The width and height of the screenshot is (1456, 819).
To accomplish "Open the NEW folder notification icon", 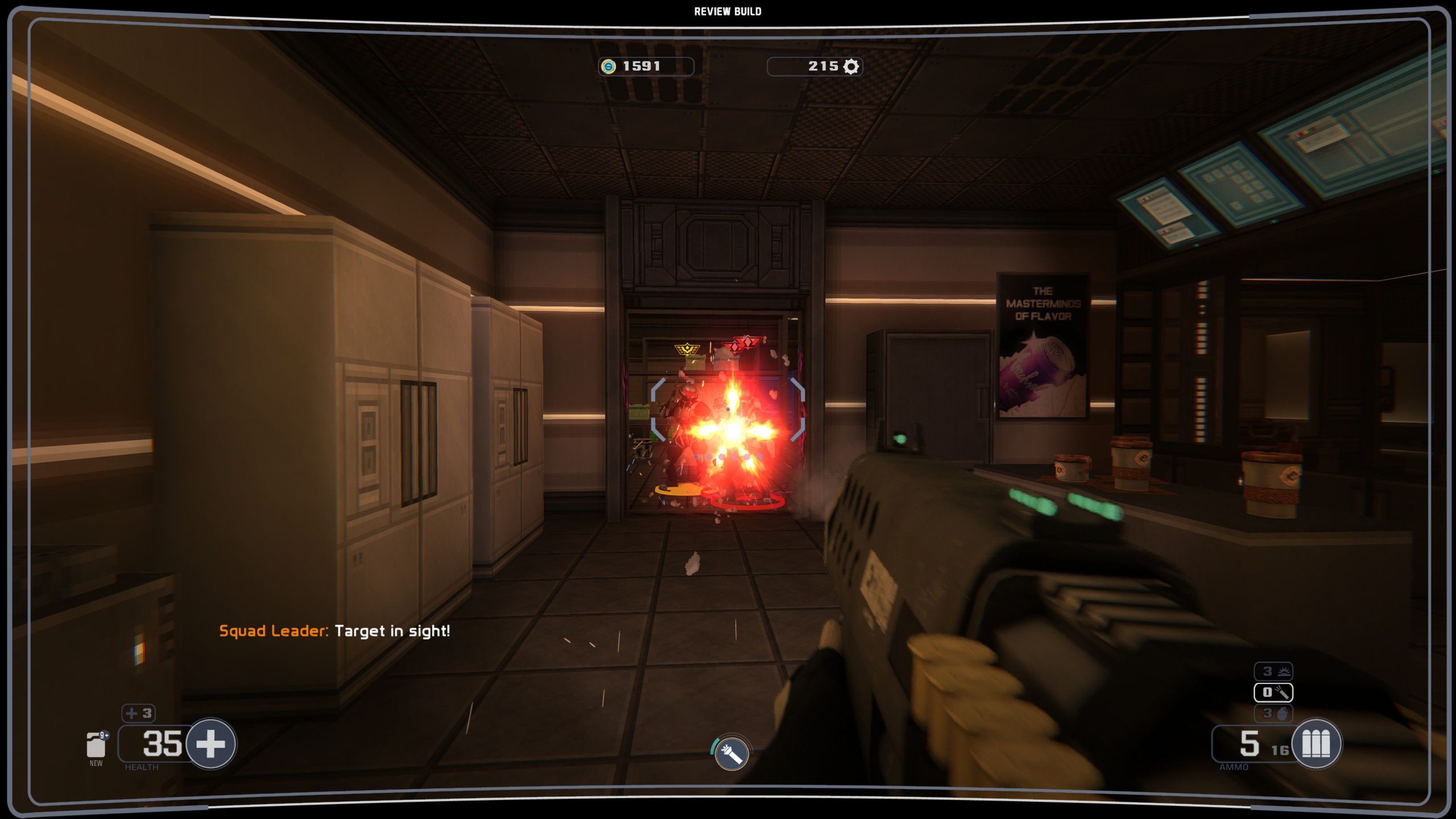I will click(x=96, y=746).
